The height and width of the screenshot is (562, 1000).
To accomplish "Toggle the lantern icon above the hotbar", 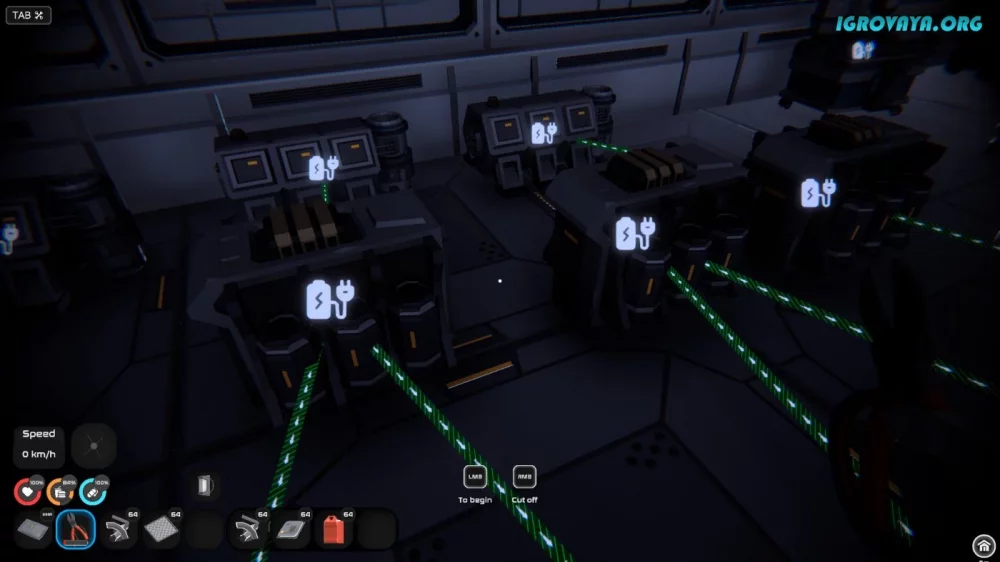I will tap(204, 486).
